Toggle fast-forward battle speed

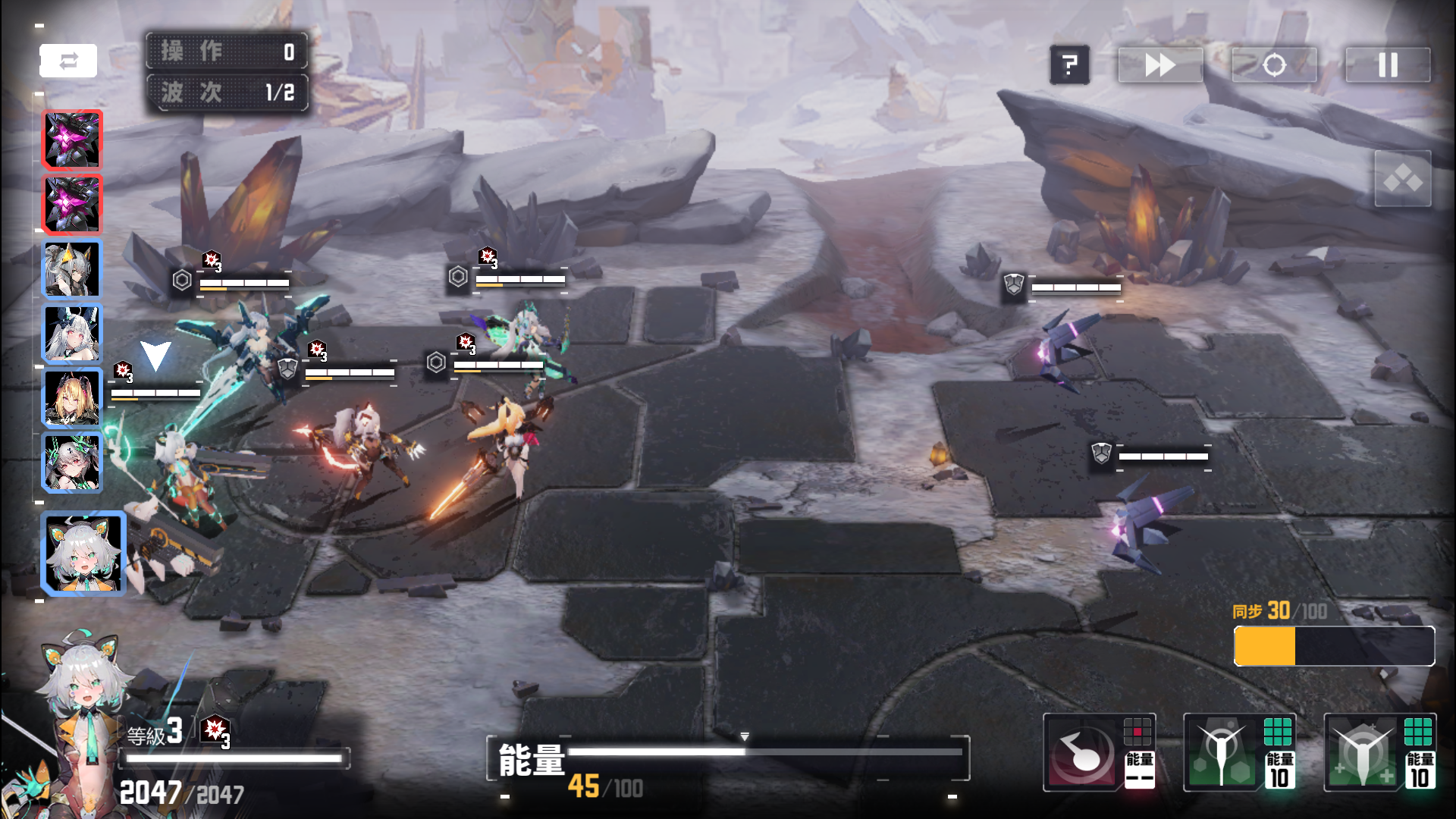1159,65
